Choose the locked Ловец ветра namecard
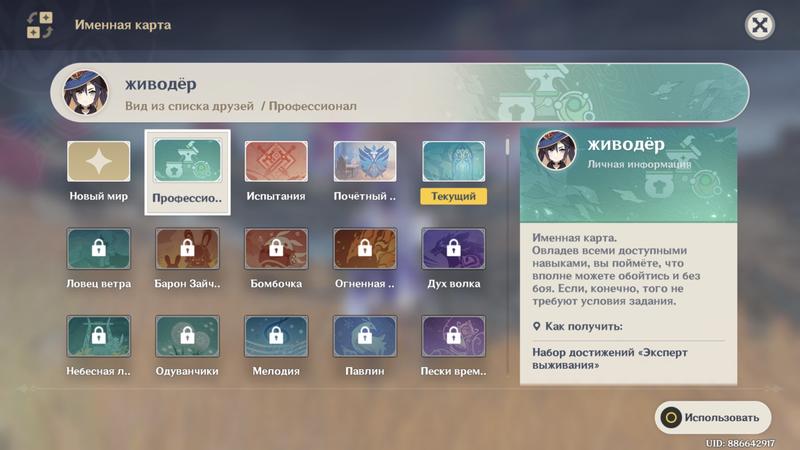The height and width of the screenshot is (450, 800). 99,249
